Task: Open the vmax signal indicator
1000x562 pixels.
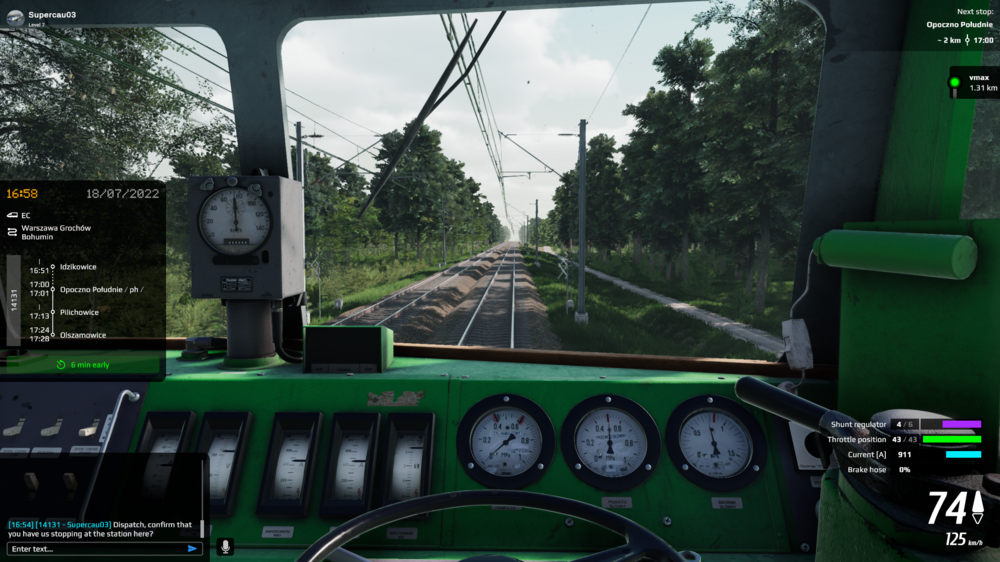Action: click(x=971, y=82)
